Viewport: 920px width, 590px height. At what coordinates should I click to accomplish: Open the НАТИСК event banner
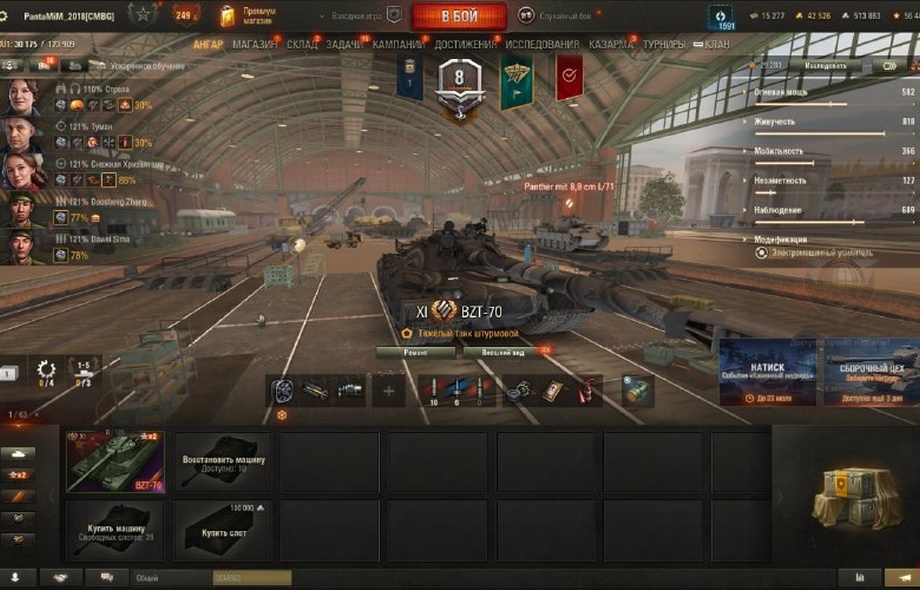768,372
